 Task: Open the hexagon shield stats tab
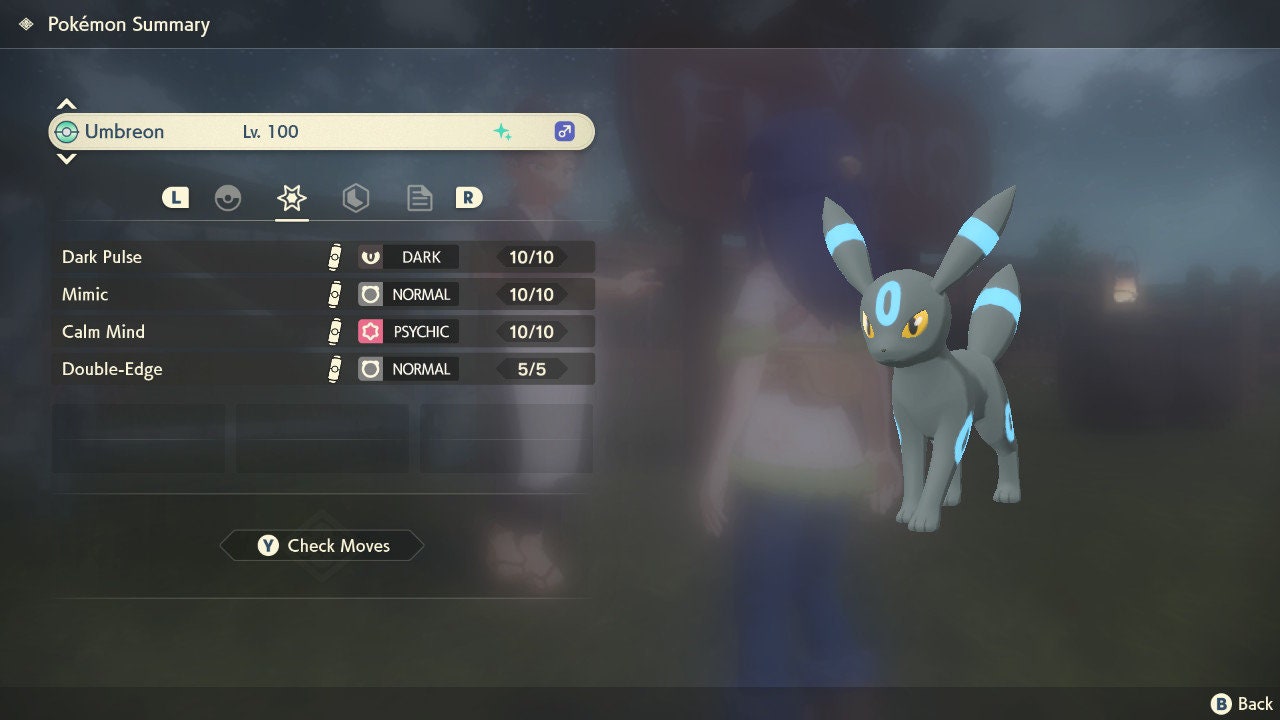(x=355, y=198)
